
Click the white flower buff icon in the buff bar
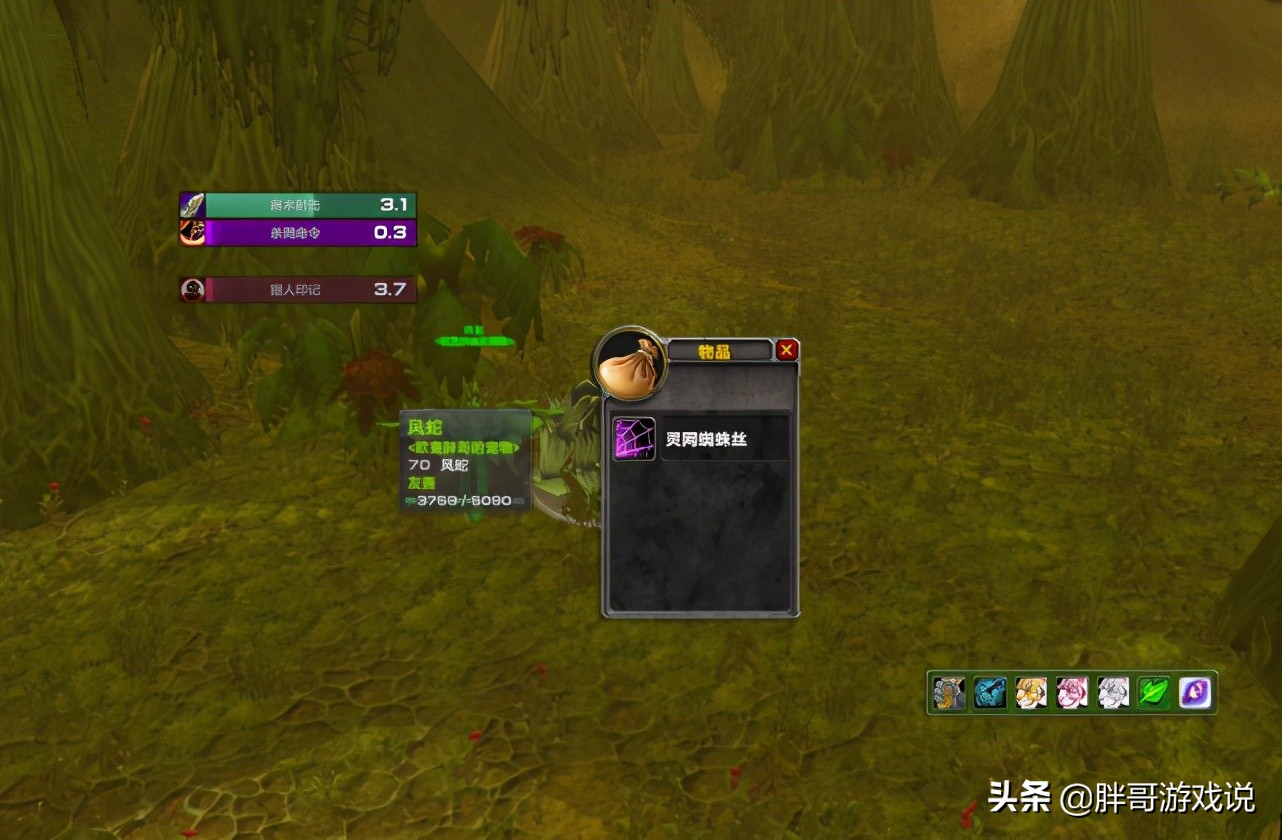click(1114, 692)
